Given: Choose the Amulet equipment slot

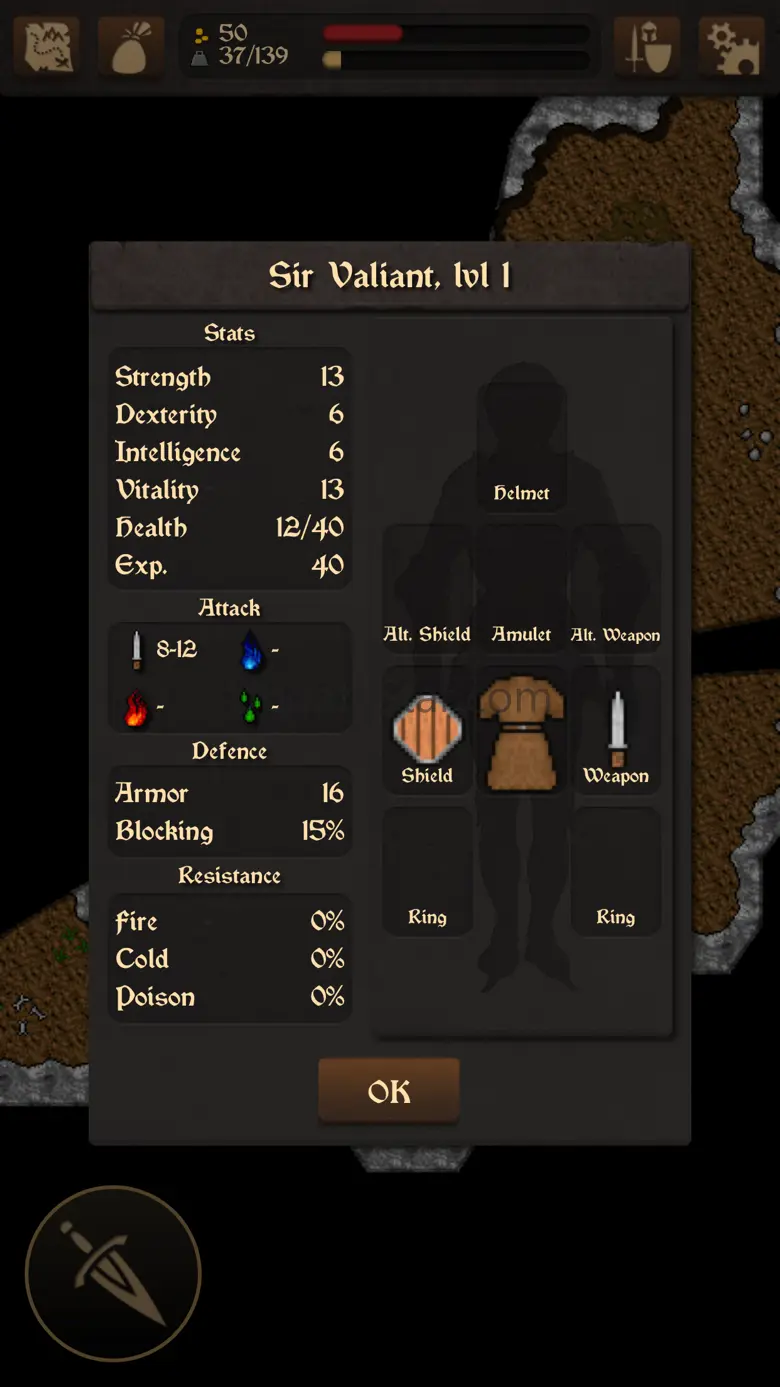Looking at the screenshot, I should pyautogui.click(x=521, y=590).
